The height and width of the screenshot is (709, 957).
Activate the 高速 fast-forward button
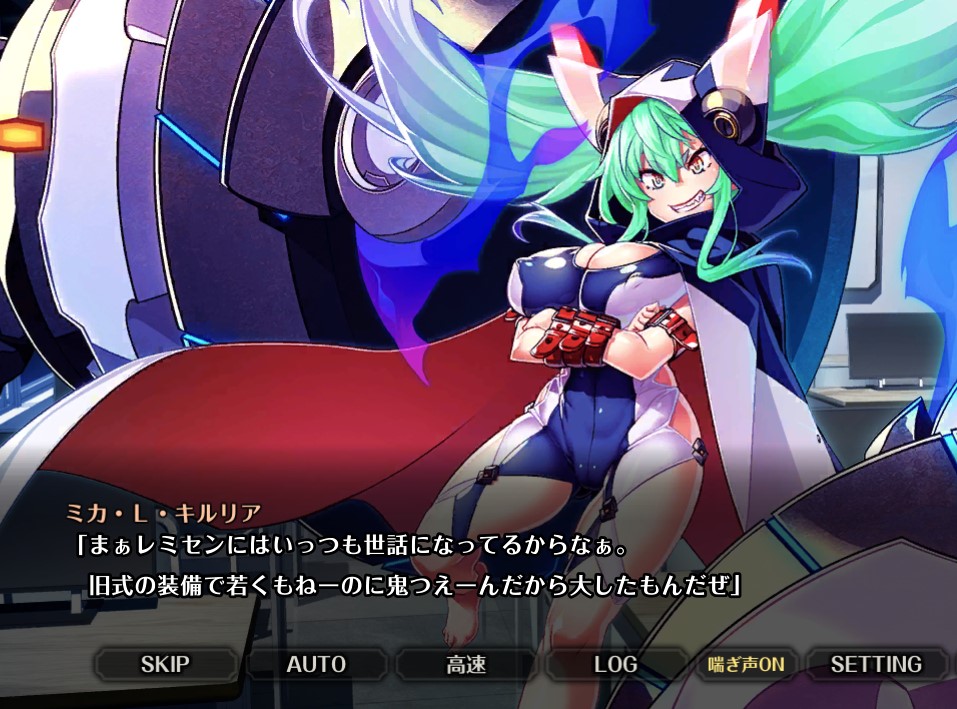[x=466, y=664]
